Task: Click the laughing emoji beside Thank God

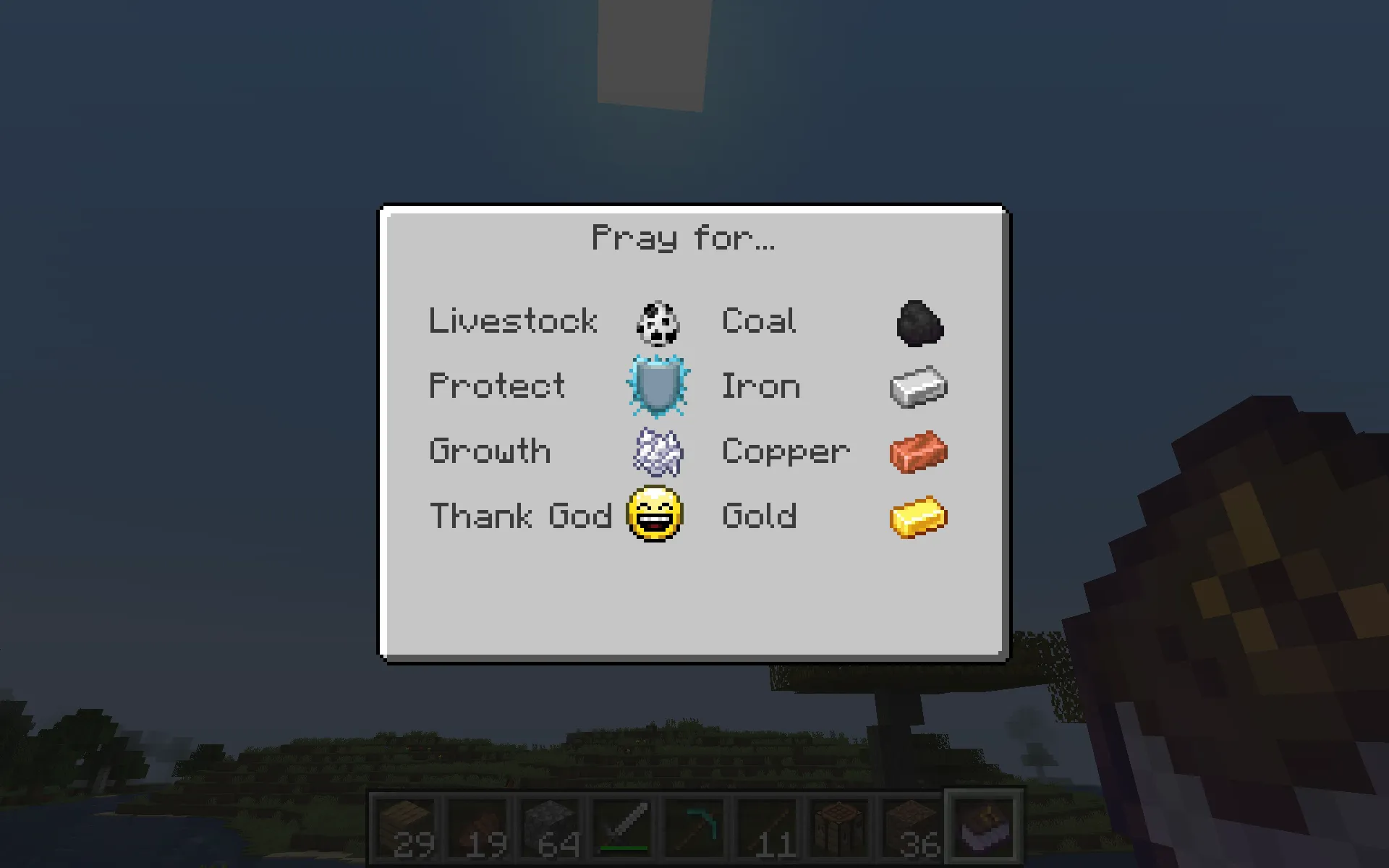Action: tap(653, 515)
